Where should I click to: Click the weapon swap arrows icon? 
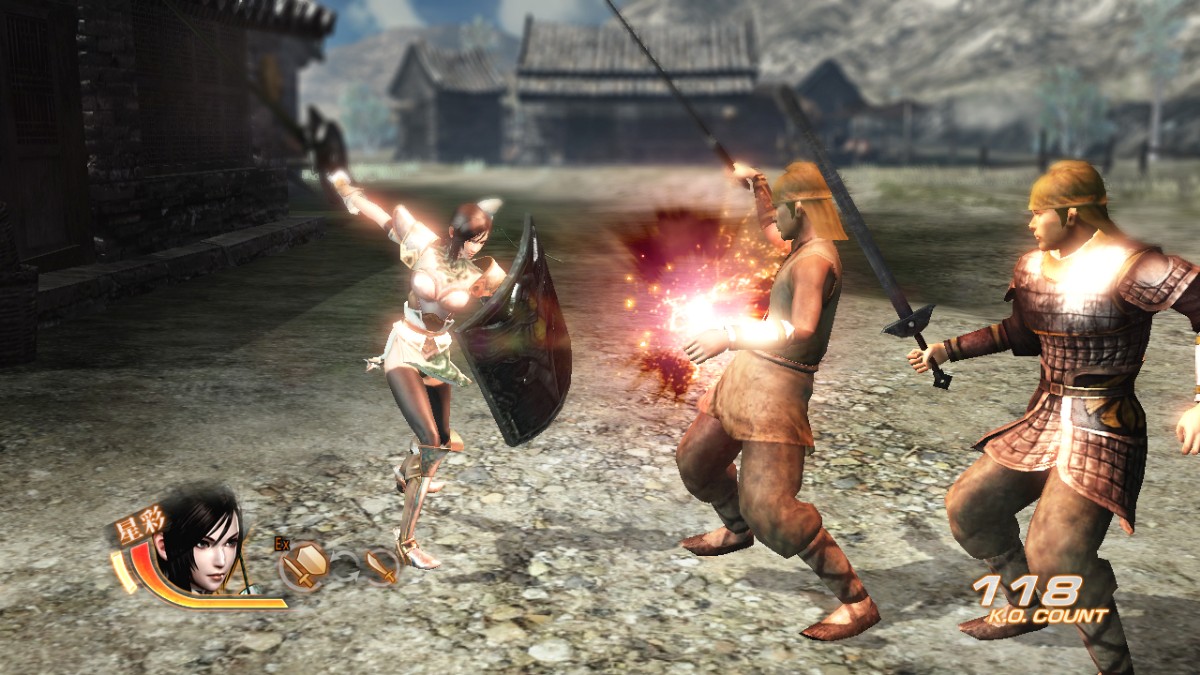pos(345,566)
